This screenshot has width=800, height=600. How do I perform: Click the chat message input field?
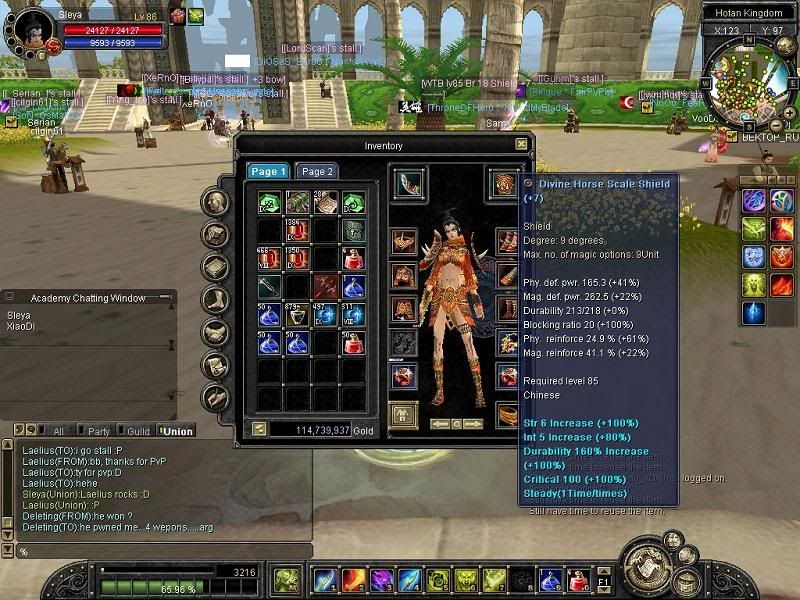click(x=160, y=551)
